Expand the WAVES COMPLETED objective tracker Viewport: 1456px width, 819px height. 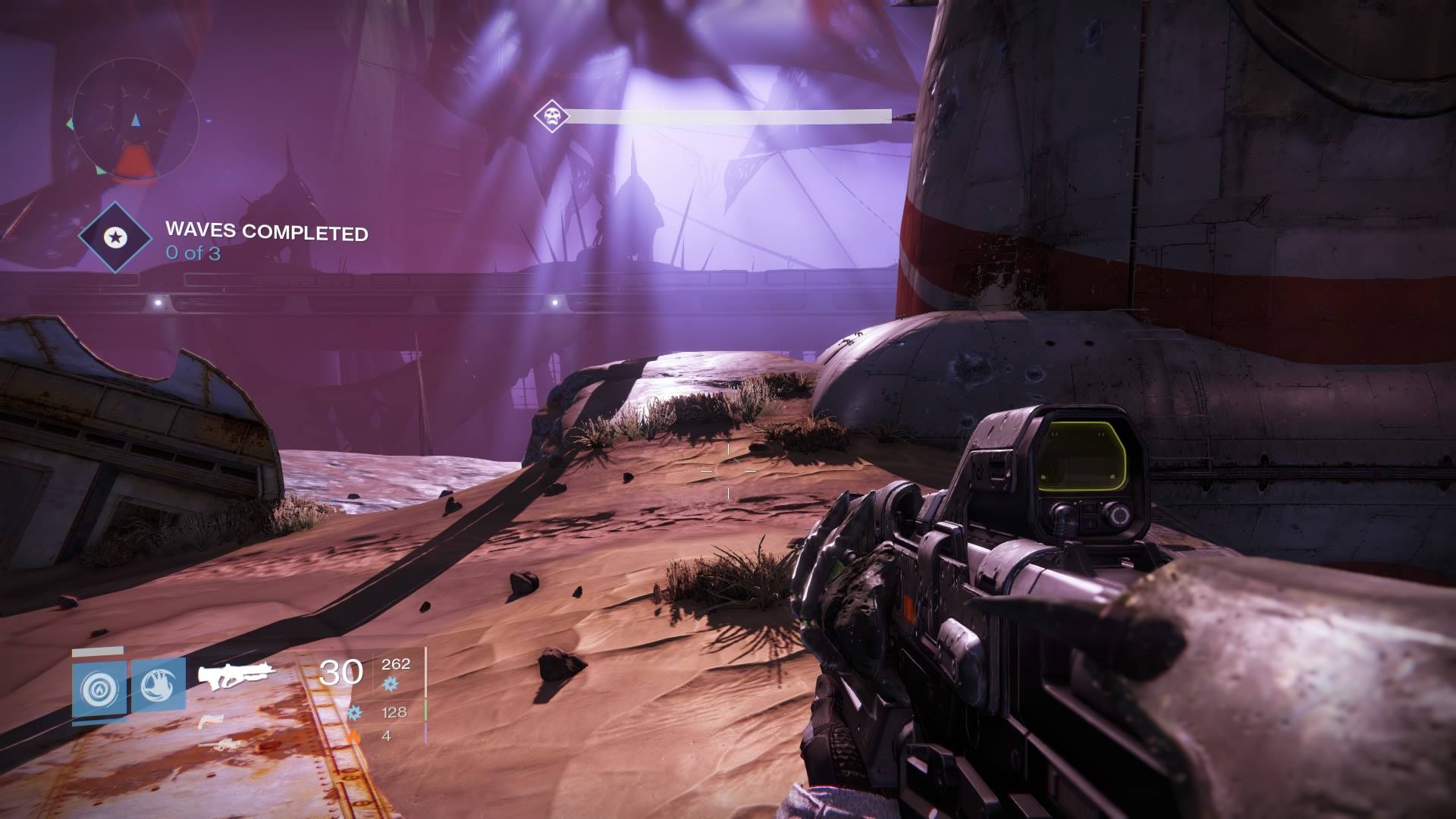click(265, 234)
